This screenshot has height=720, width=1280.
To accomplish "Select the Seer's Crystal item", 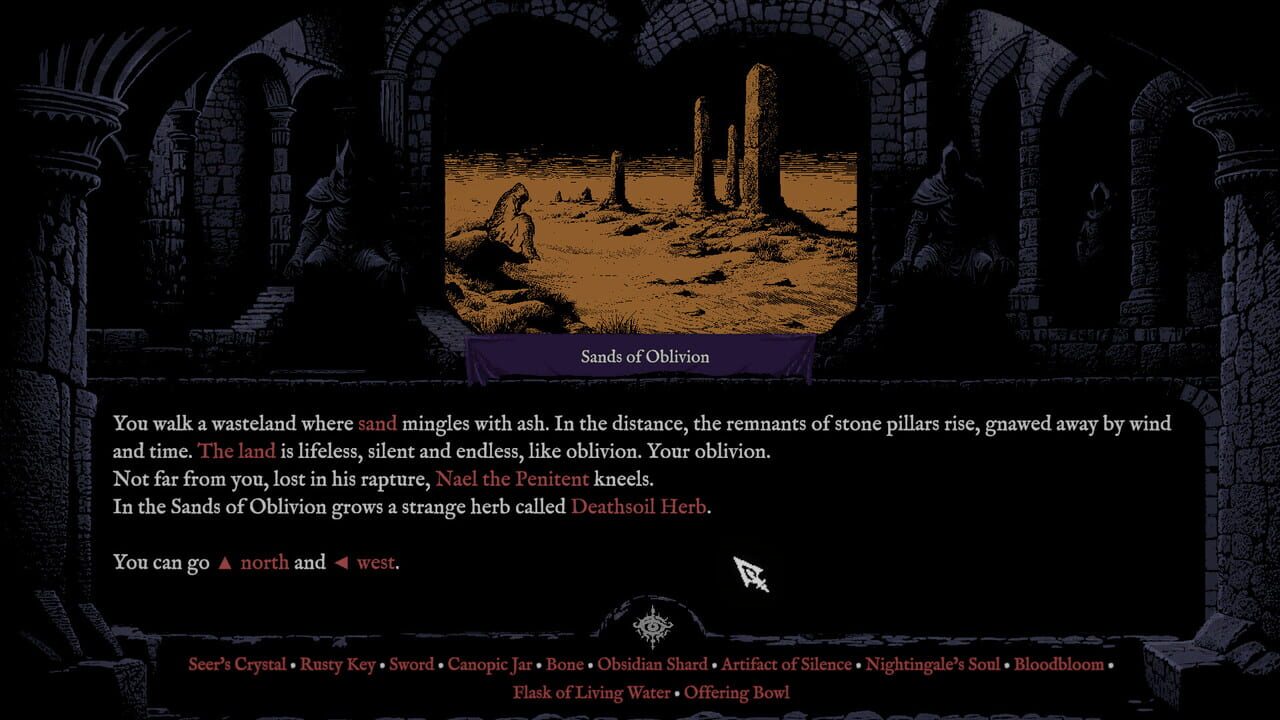I will [236, 664].
